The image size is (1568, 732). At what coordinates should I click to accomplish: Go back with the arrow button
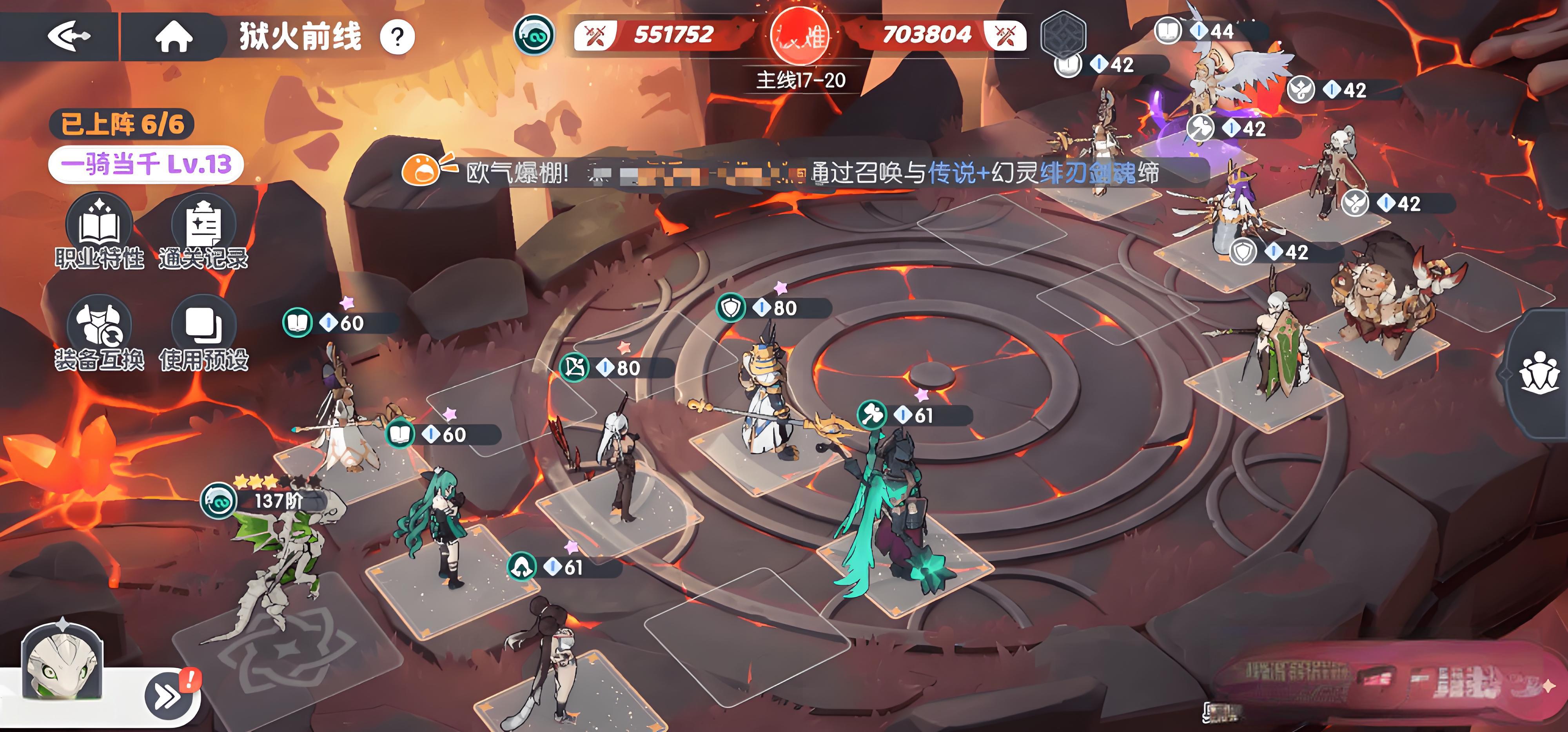coord(68,36)
